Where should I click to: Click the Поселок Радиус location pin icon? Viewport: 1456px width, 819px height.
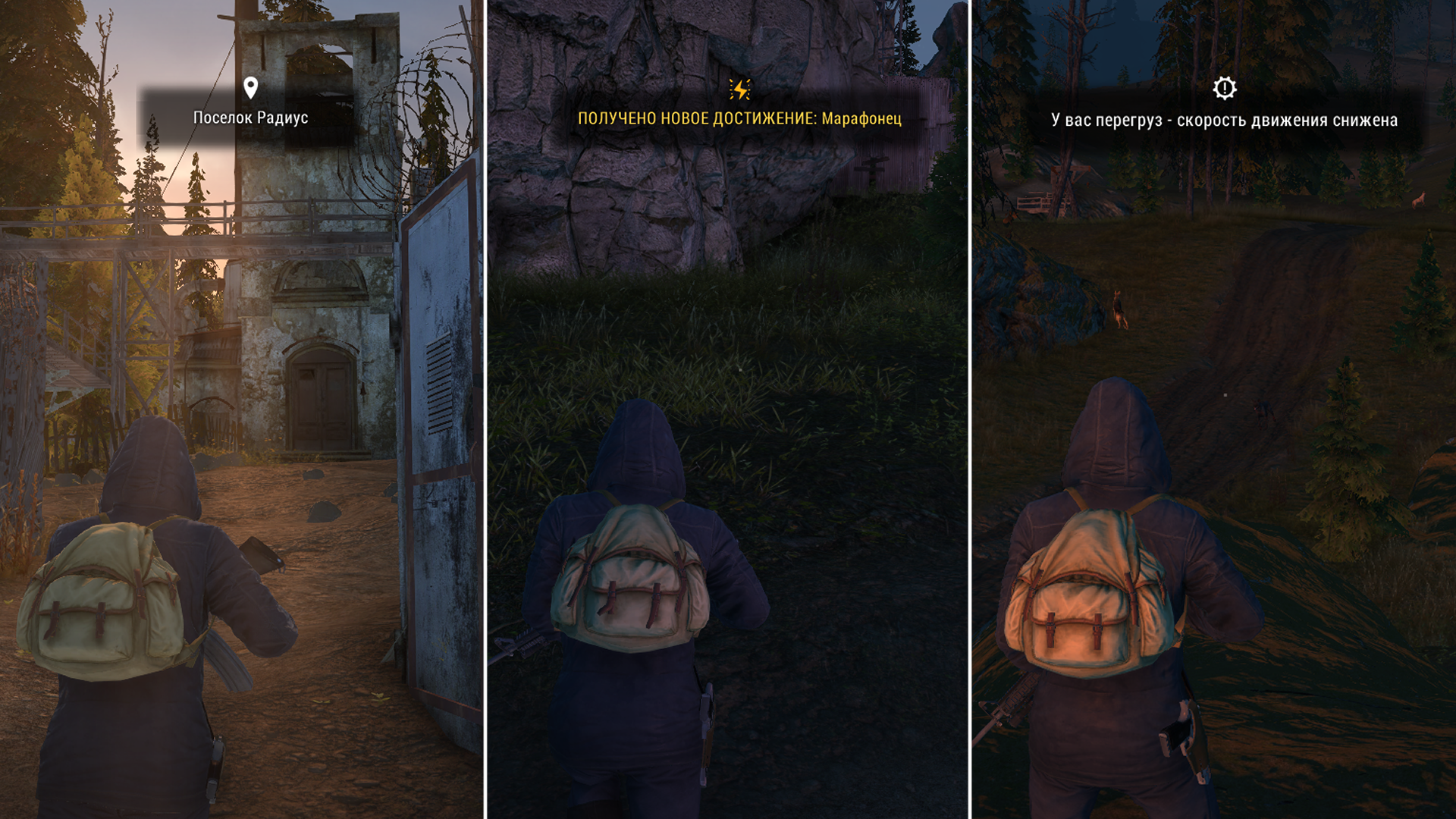tap(251, 88)
